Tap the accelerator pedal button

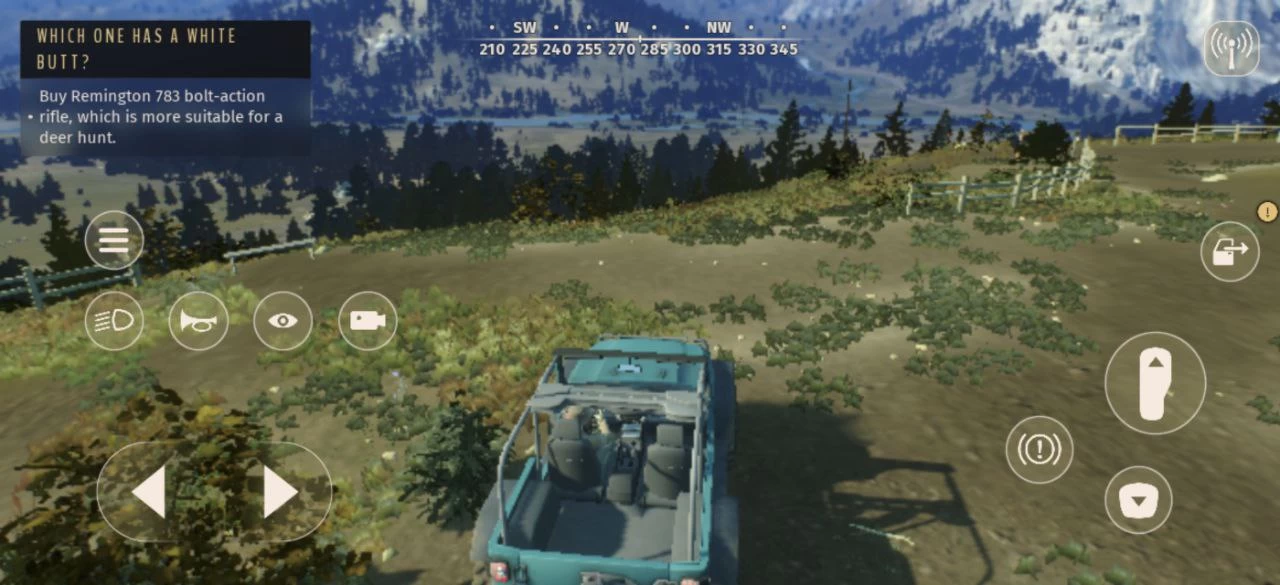tap(1155, 383)
